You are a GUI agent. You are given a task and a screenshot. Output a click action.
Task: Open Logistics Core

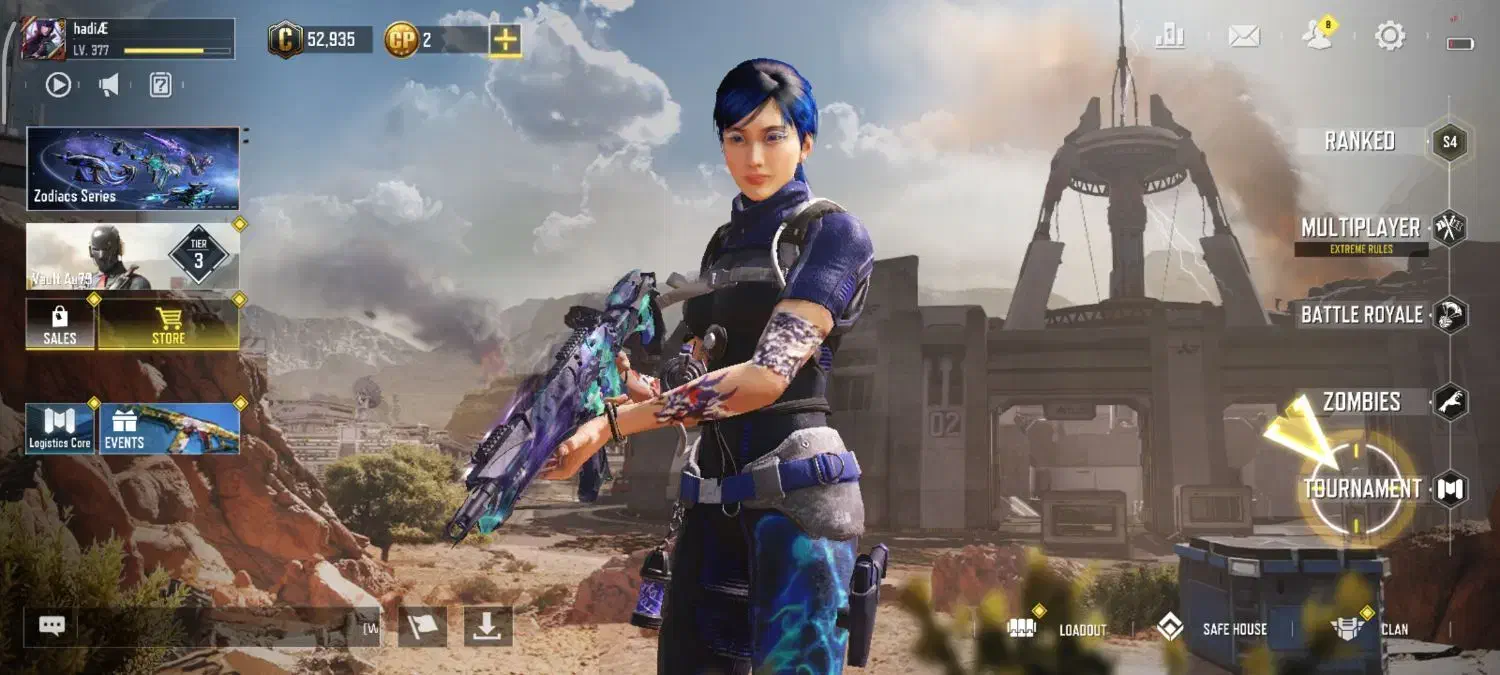(x=60, y=429)
